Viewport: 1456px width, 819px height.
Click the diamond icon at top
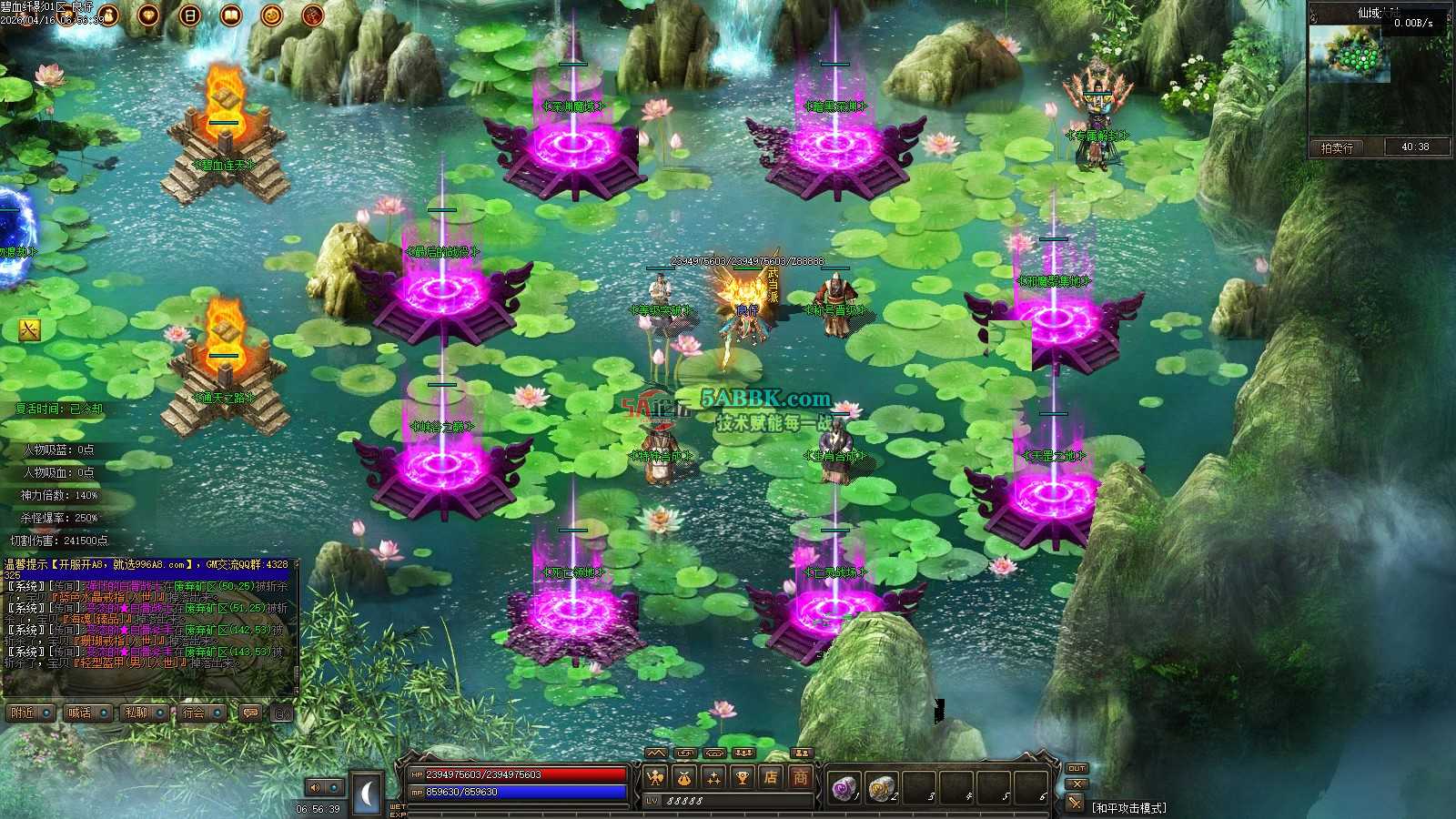click(149, 15)
